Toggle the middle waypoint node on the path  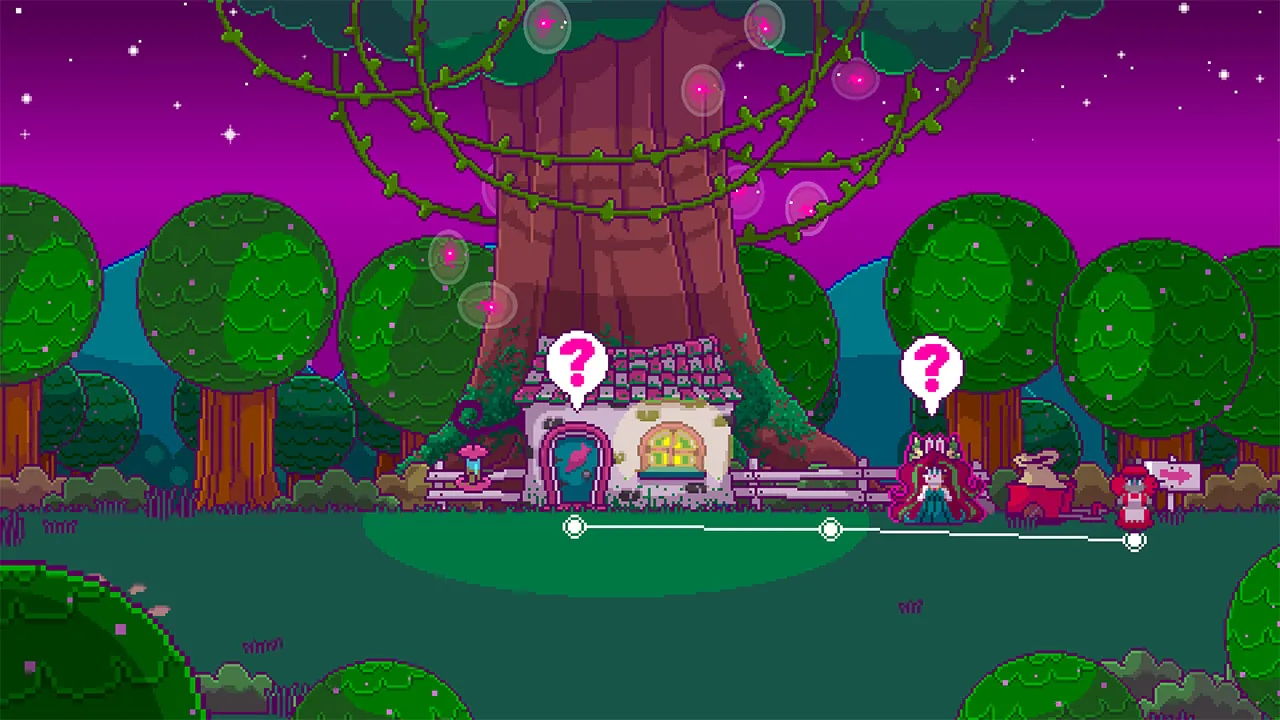831,529
